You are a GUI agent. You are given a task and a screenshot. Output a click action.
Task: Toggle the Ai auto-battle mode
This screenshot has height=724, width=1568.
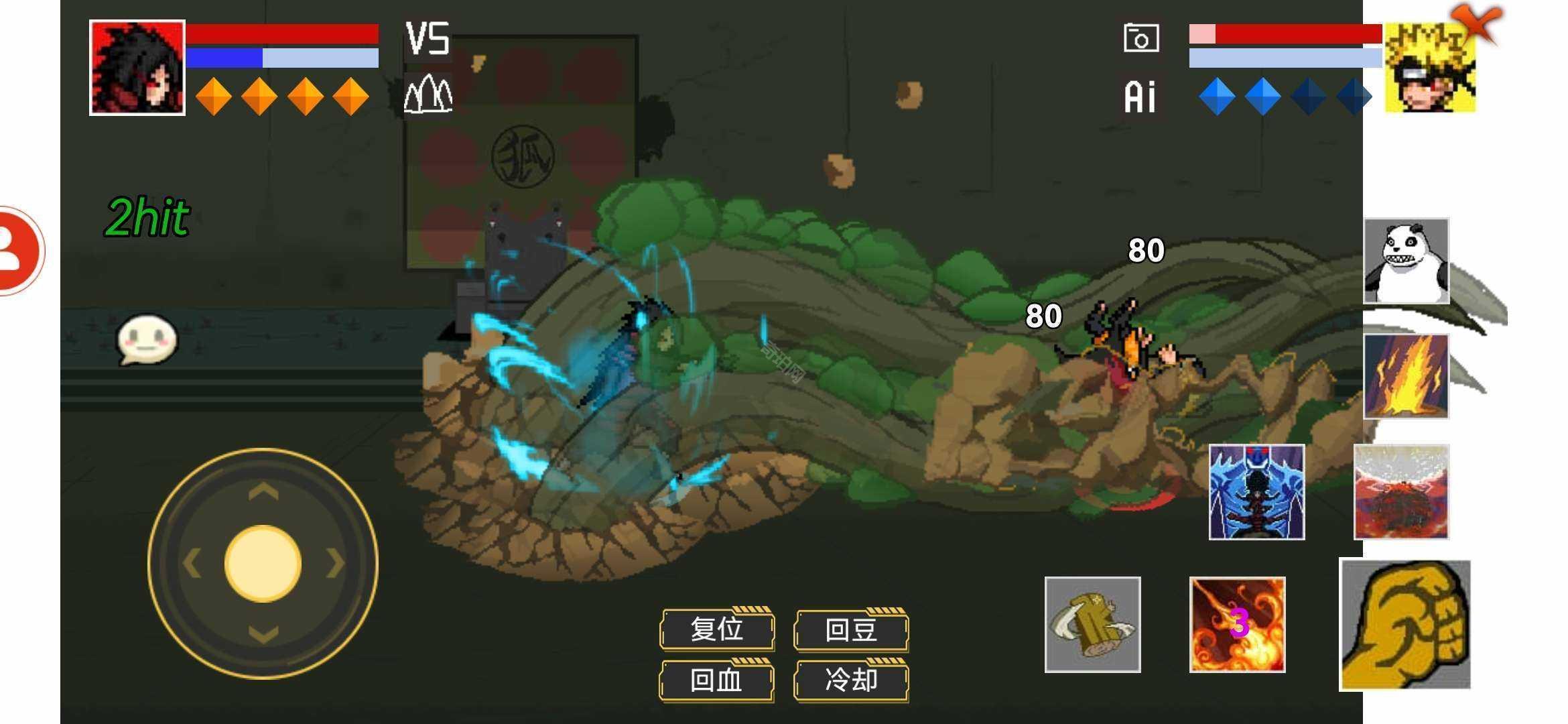point(1140,97)
